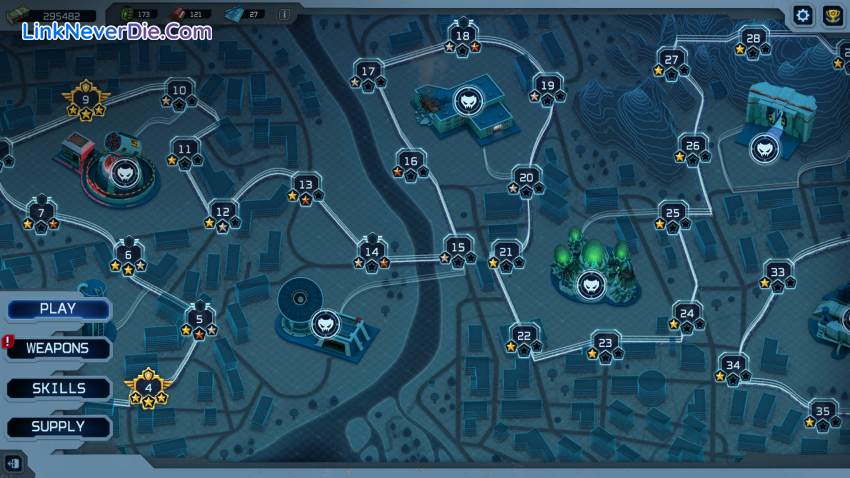Choose level 20 mission node
Viewport: 850px width, 478px height.
pos(526,178)
